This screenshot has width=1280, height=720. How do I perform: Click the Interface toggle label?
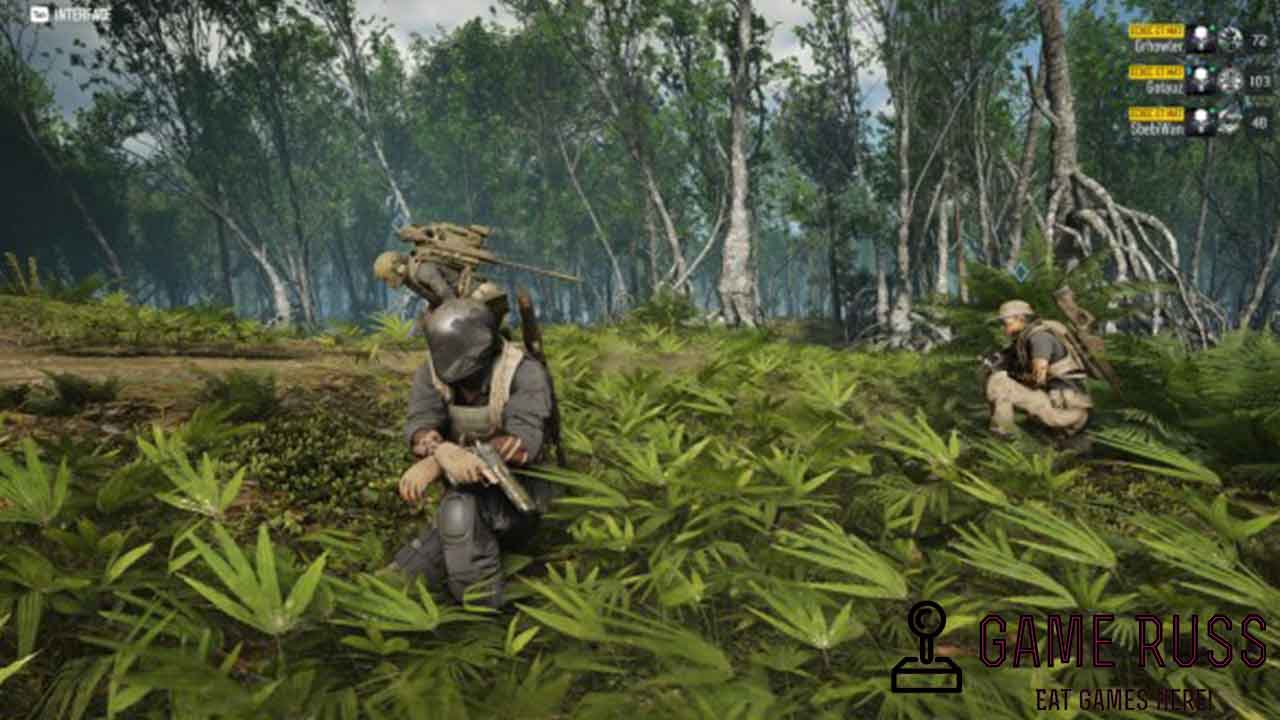pos(70,14)
